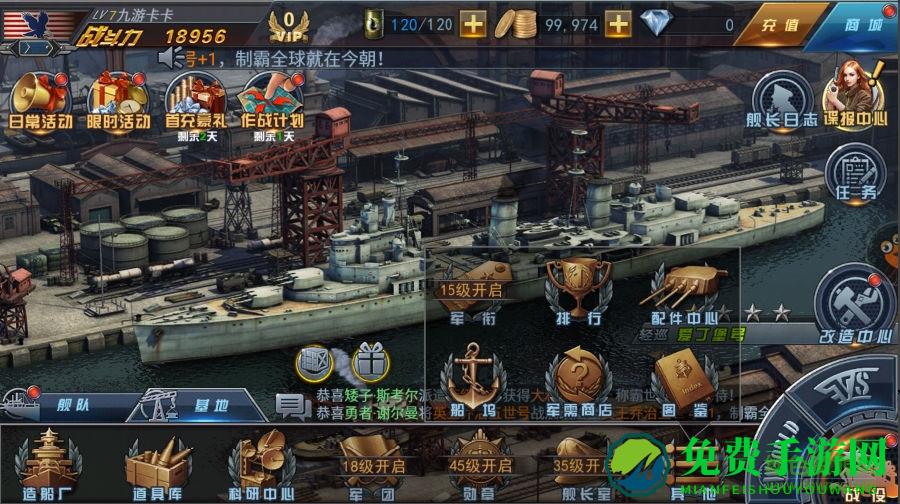Open the 限时活动 limited-time events
The image size is (900, 504).
(x=118, y=100)
